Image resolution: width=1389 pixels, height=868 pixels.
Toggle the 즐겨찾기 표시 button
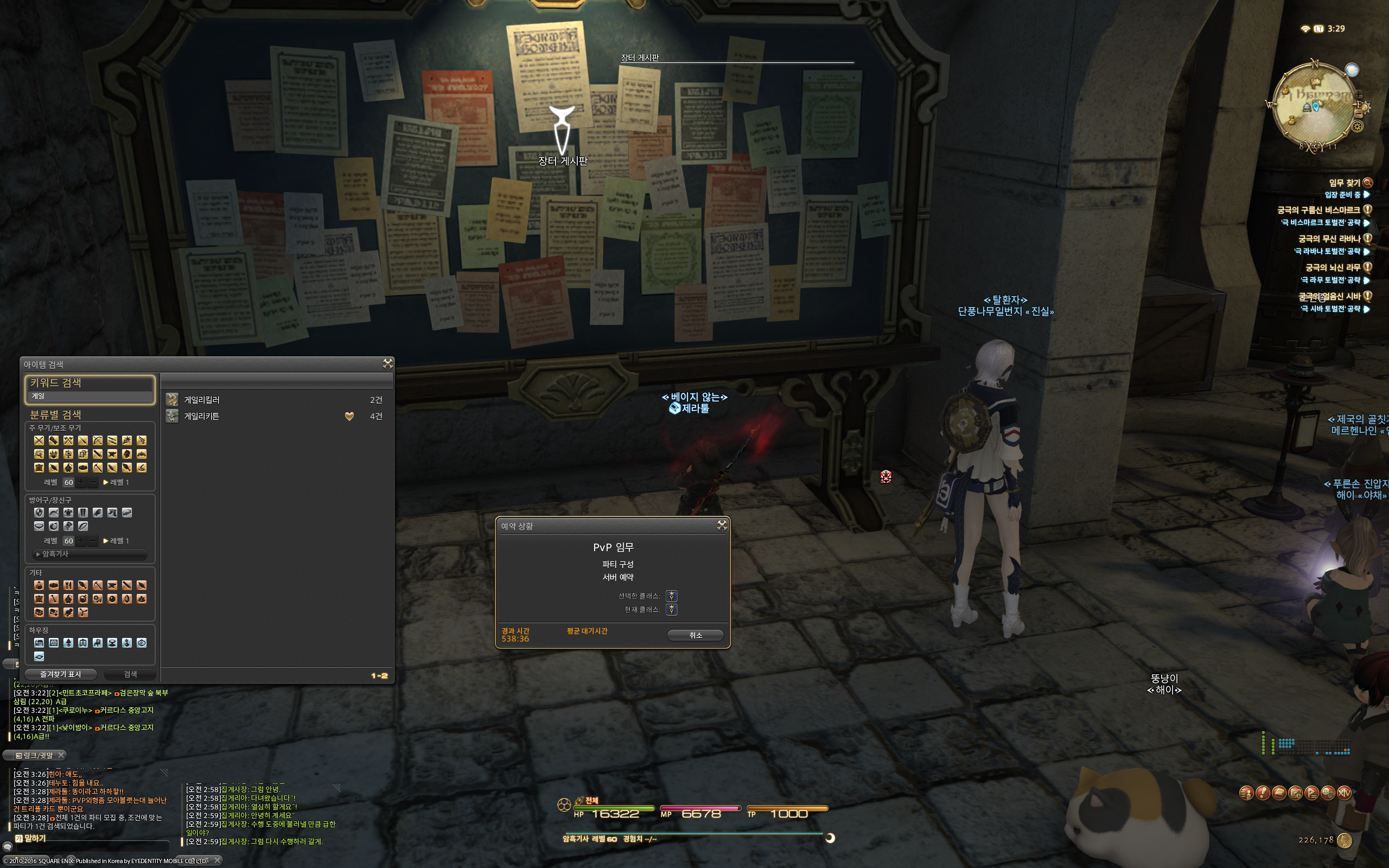(x=60, y=674)
